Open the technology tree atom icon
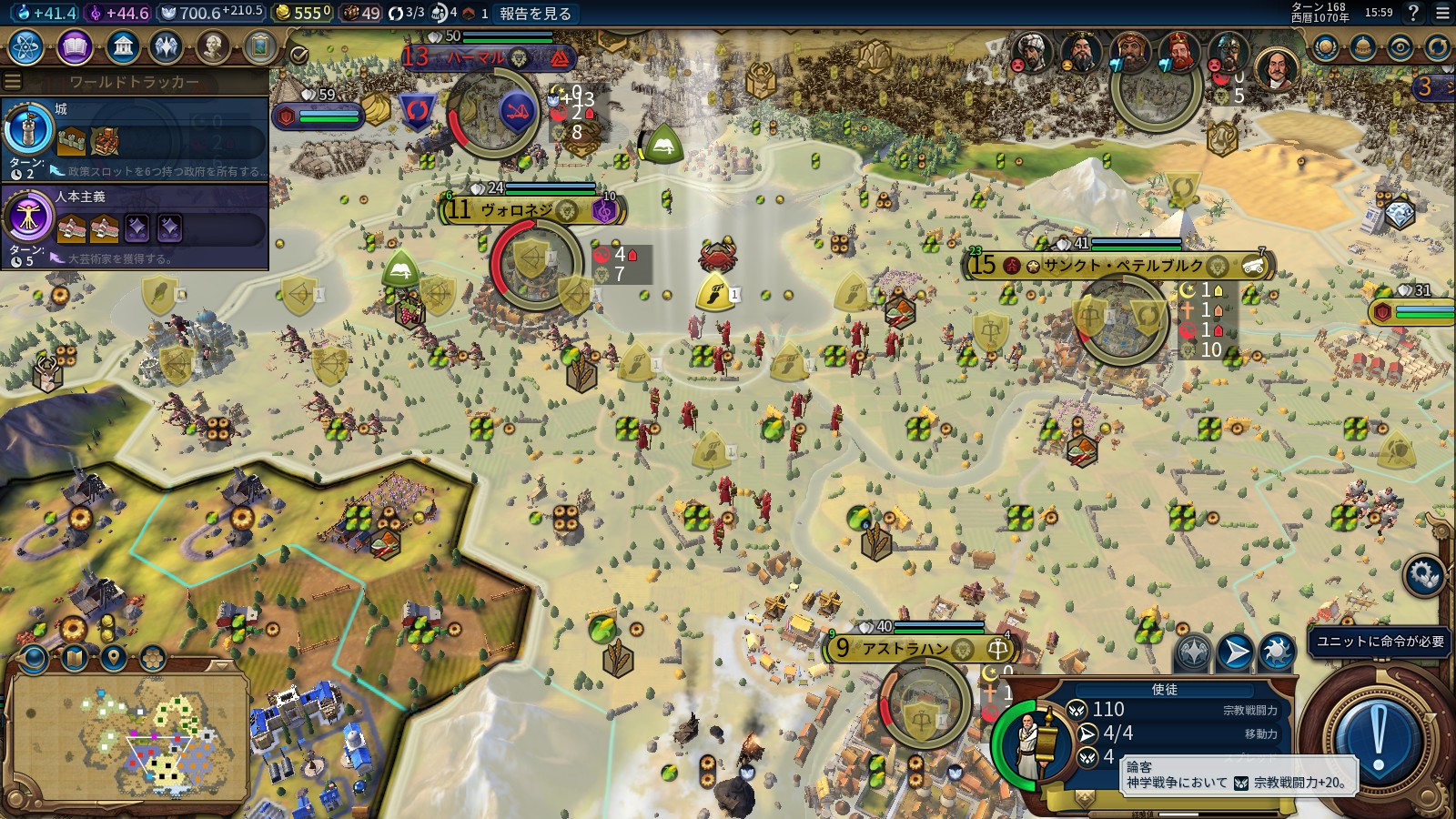 click(x=27, y=47)
